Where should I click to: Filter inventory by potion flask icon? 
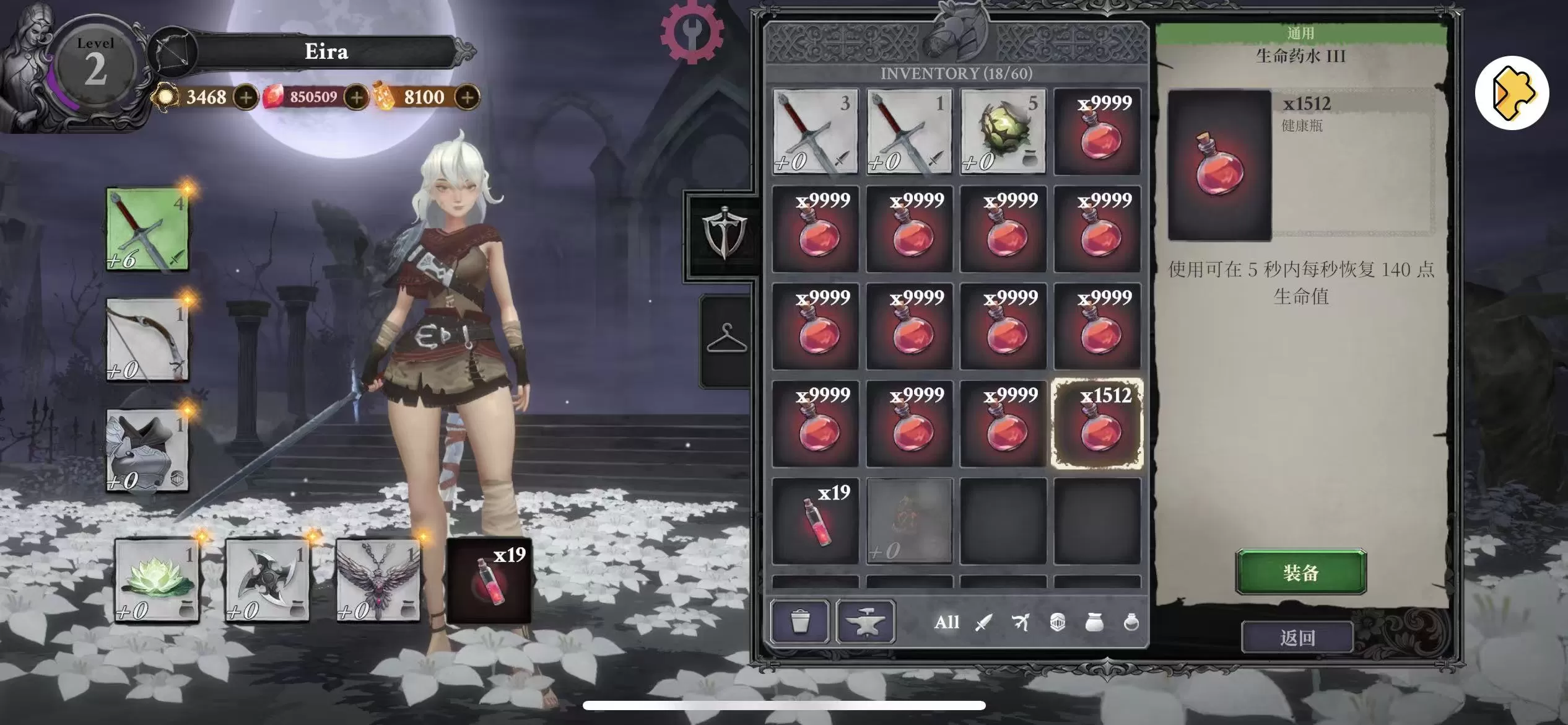pyautogui.click(x=1131, y=622)
